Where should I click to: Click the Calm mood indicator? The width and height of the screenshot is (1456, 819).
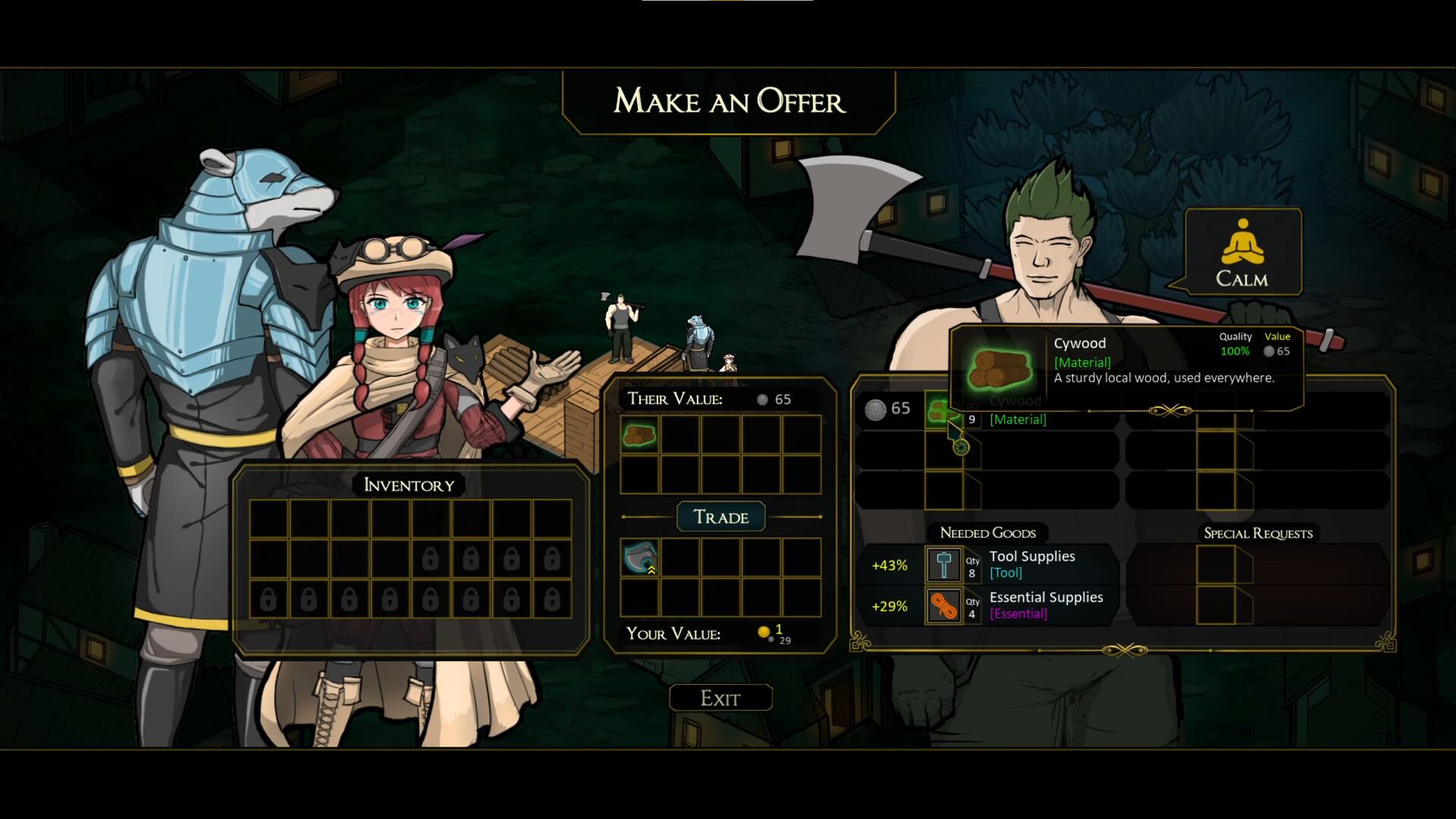pyautogui.click(x=1242, y=253)
